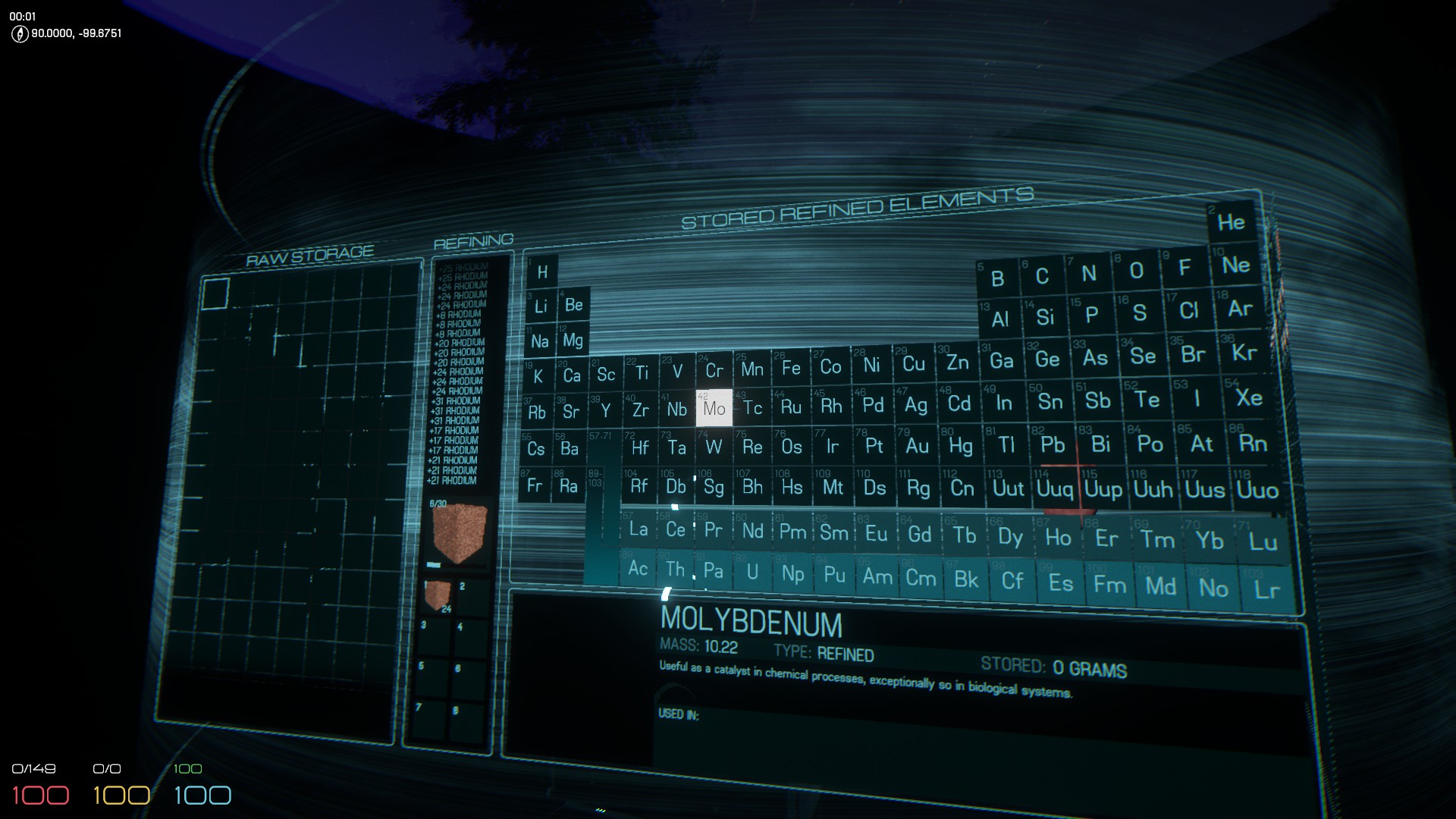1456x819 pixels.
Task: Select the Iron (Fe) element
Action: point(792,366)
